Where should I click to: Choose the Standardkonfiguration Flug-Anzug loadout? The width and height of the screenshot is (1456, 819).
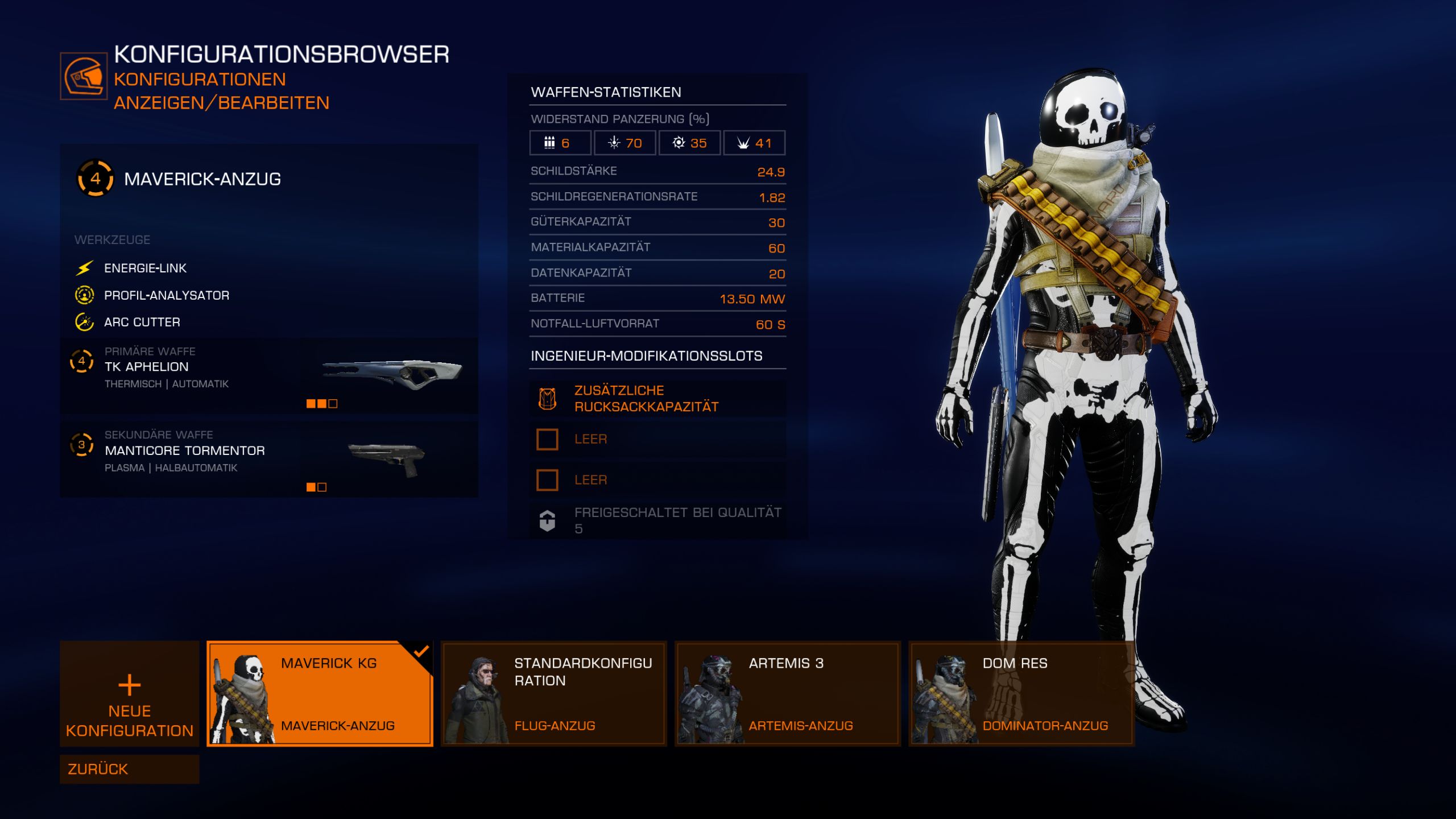[553, 693]
